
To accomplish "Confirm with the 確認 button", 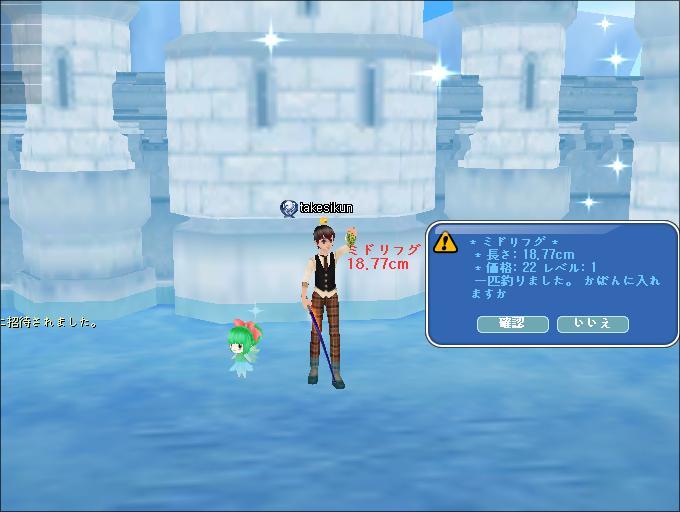I will coord(513,323).
